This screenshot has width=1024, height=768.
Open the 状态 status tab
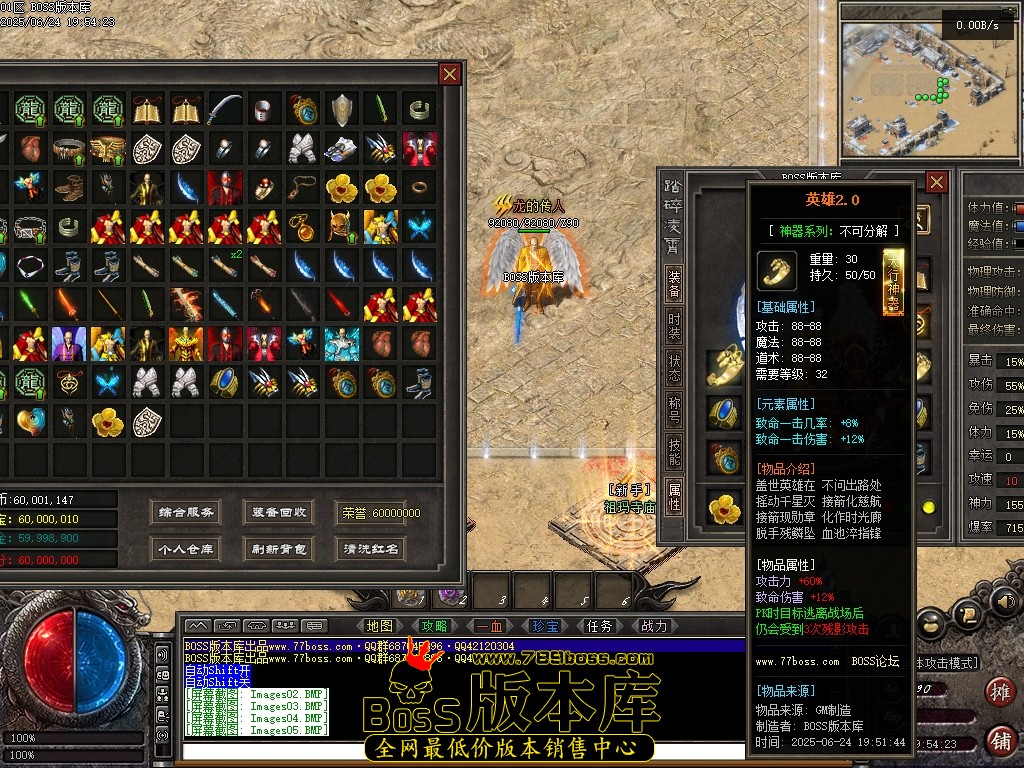point(675,370)
